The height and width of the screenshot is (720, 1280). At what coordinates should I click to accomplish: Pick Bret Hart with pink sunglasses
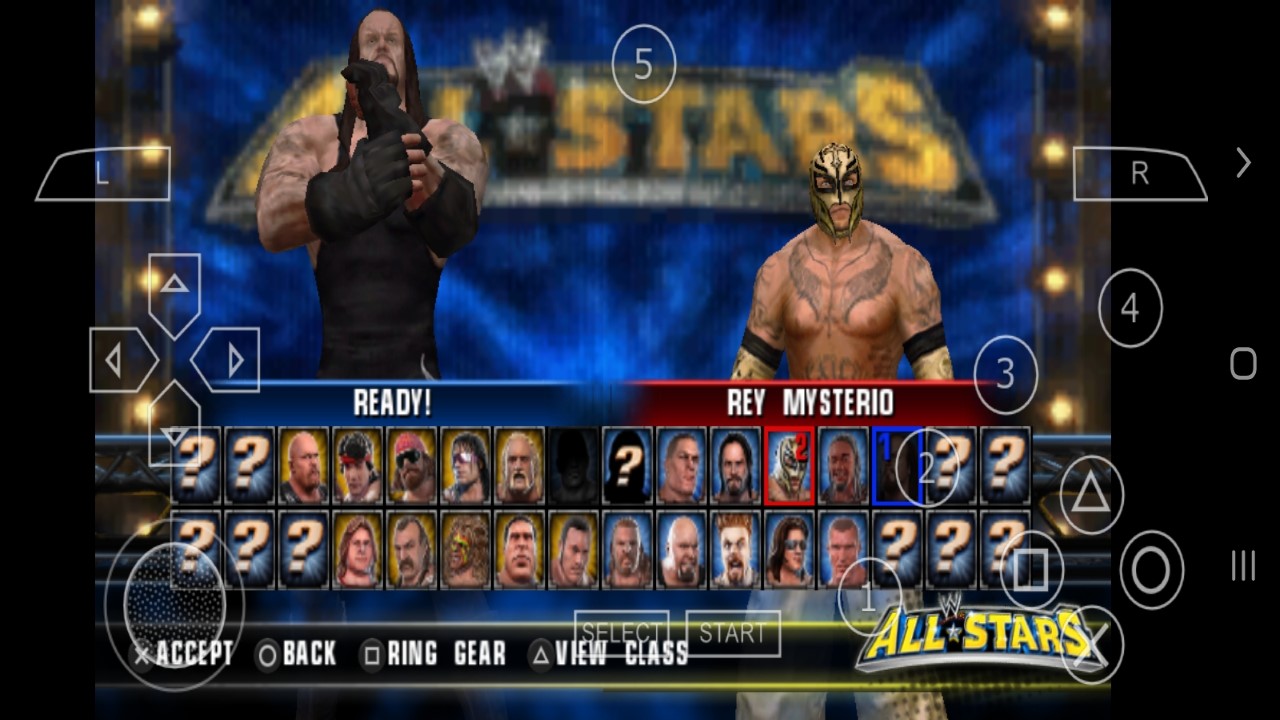coord(466,466)
